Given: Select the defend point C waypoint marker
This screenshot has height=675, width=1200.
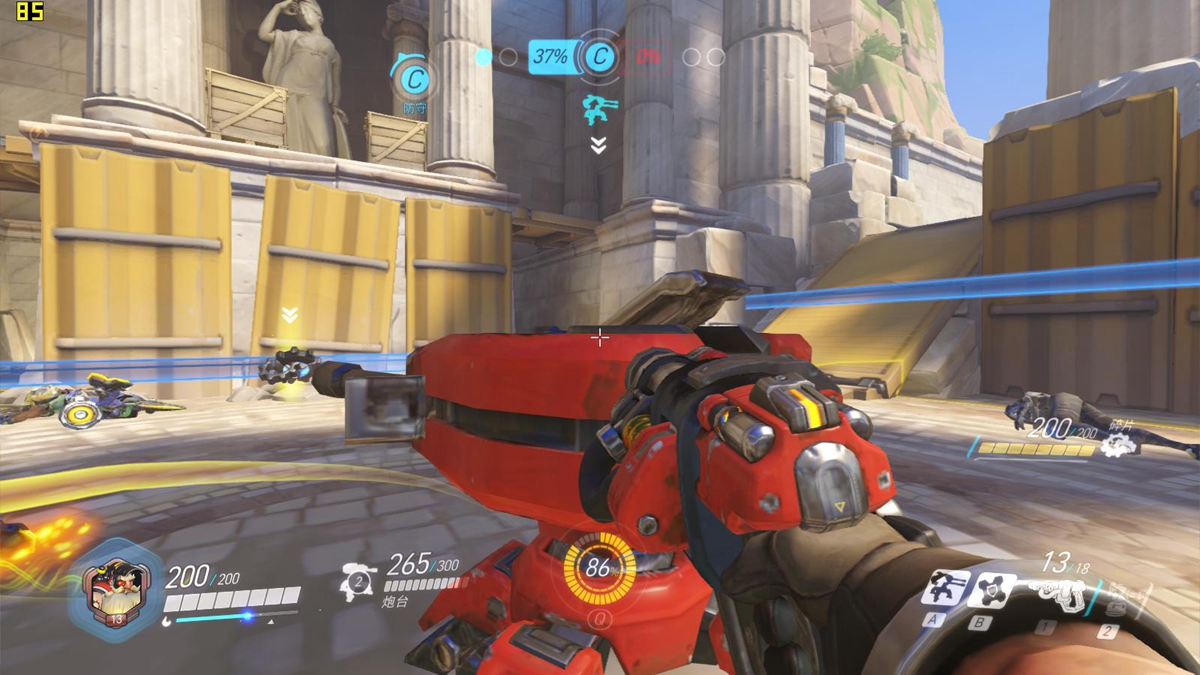Looking at the screenshot, I should pyautogui.click(x=412, y=77).
